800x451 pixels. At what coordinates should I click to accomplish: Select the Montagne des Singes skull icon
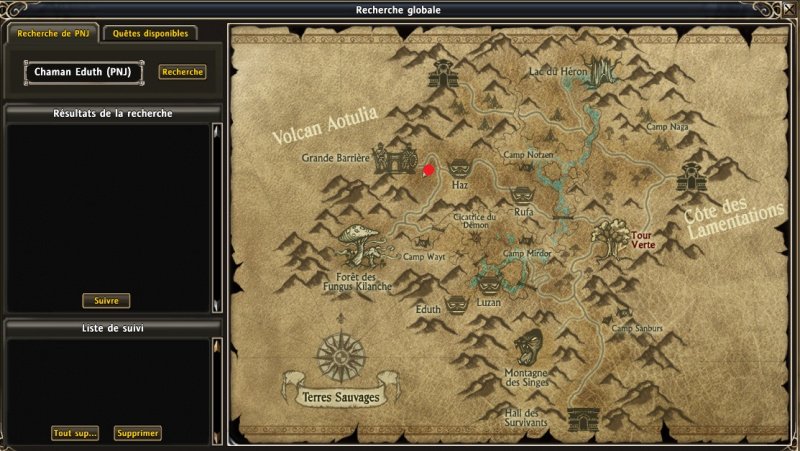[527, 347]
